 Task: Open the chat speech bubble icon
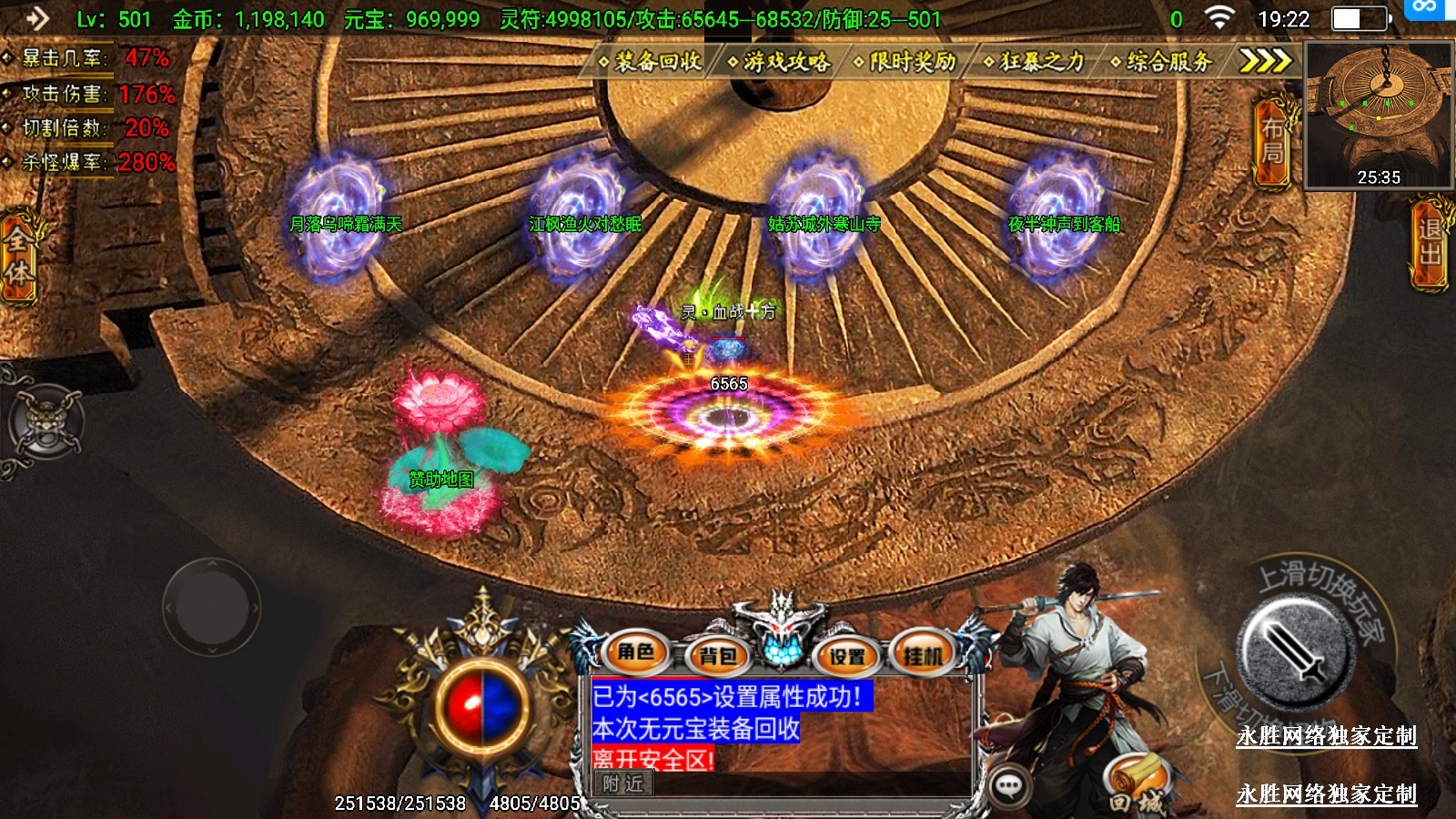[1008, 784]
